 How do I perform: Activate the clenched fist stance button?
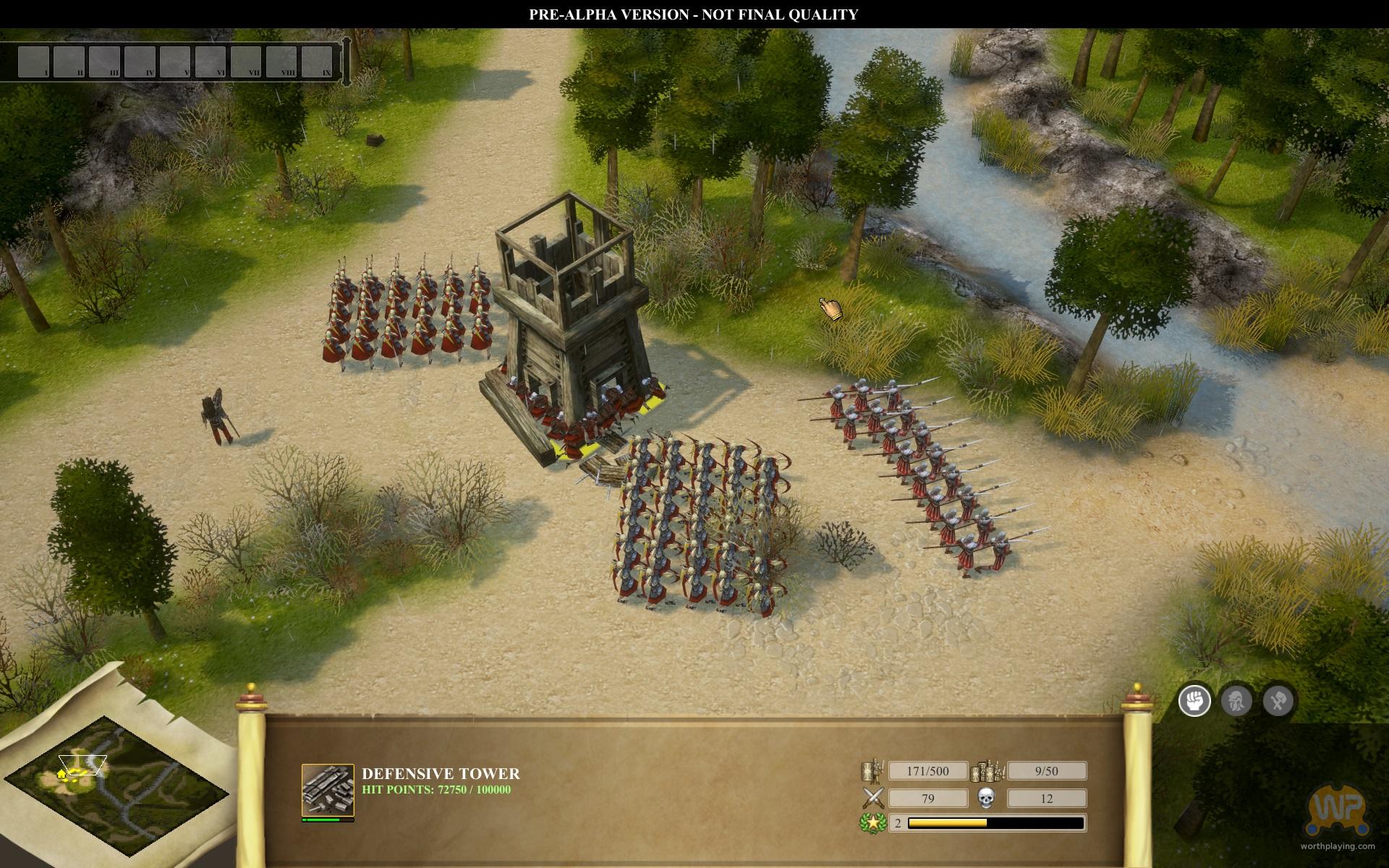(x=1194, y=700)
